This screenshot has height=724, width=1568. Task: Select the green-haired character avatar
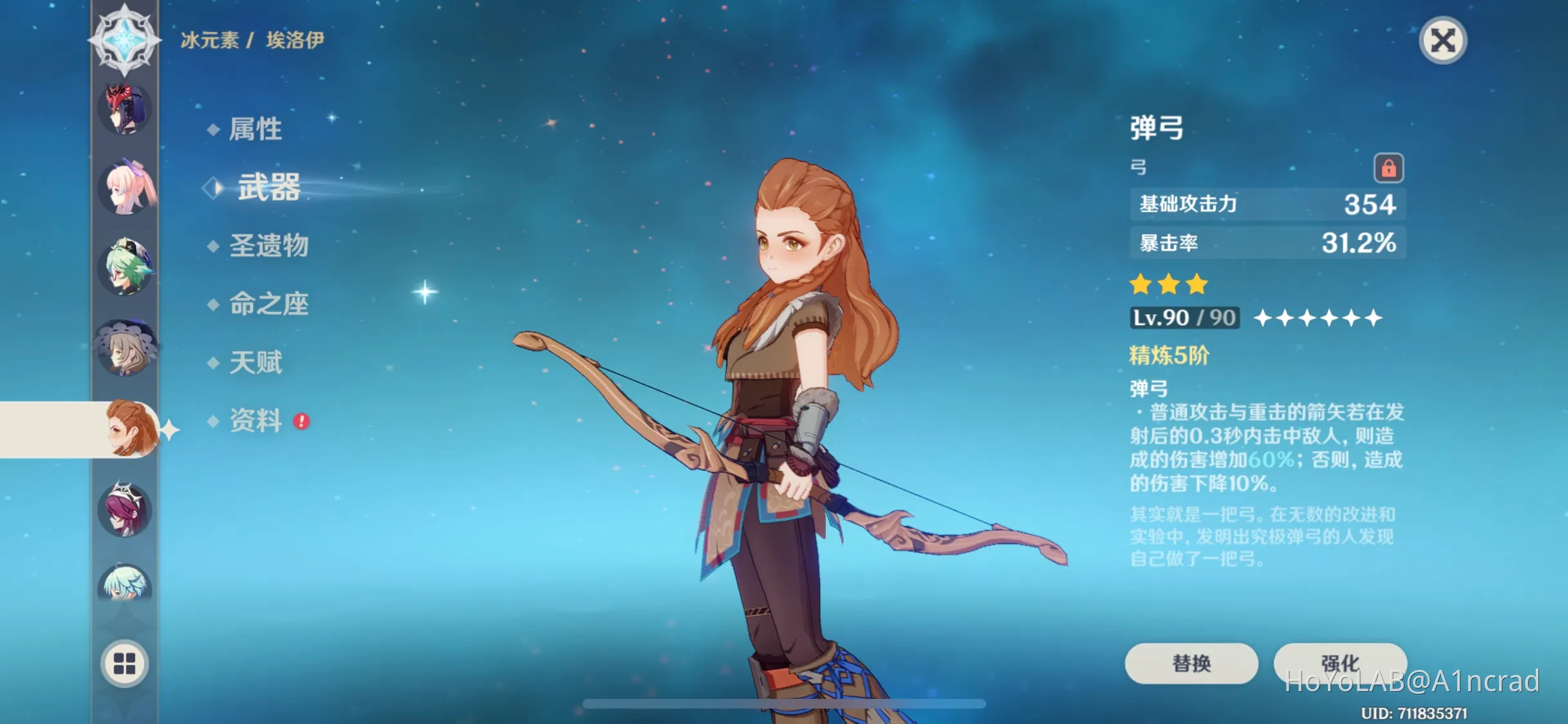pyautogui.click(x=126, y=270)
